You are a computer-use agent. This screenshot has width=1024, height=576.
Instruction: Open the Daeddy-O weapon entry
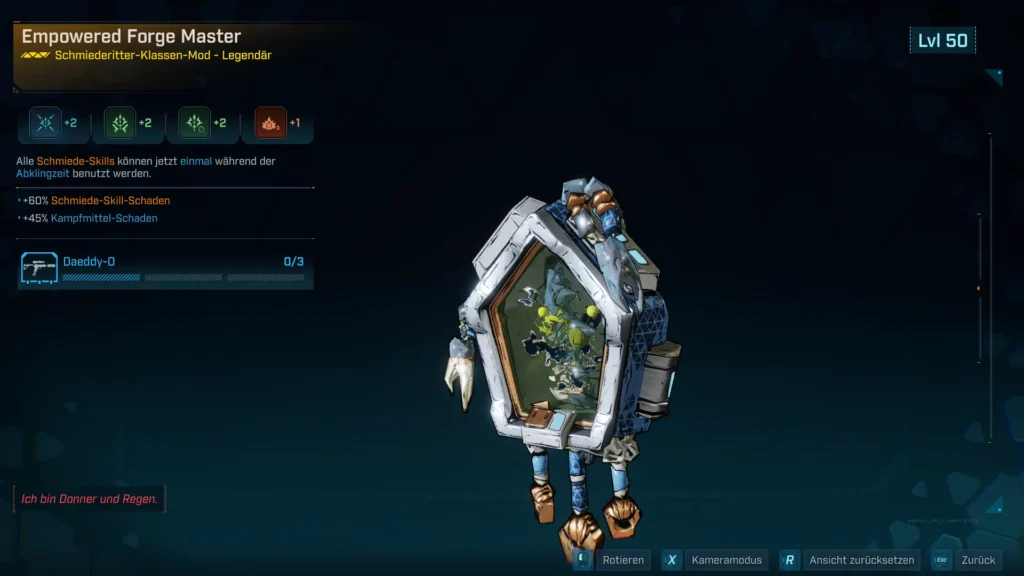coord(165,268)
